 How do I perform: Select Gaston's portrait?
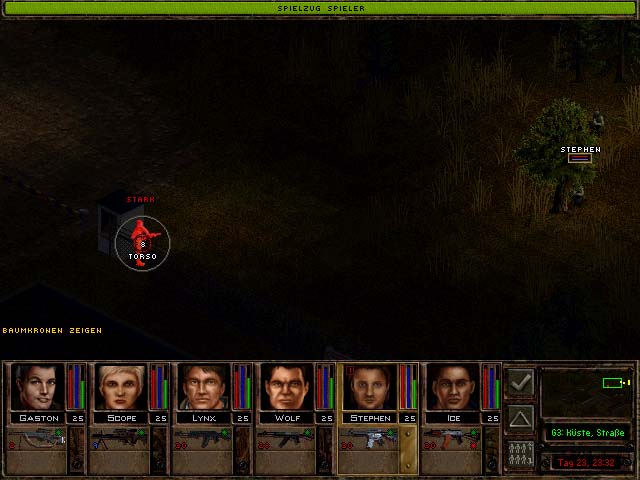[37, 386]
